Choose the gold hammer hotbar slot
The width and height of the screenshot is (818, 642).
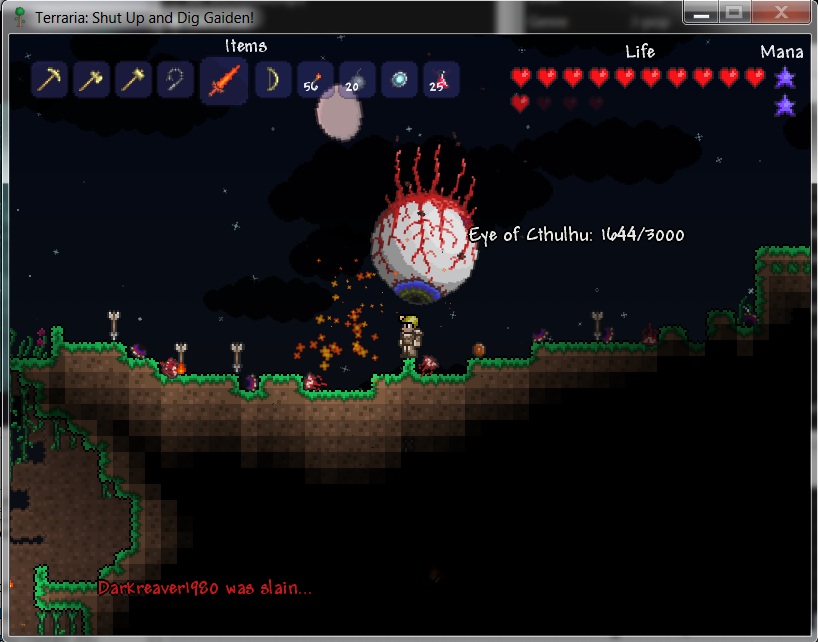pos(133,80)
